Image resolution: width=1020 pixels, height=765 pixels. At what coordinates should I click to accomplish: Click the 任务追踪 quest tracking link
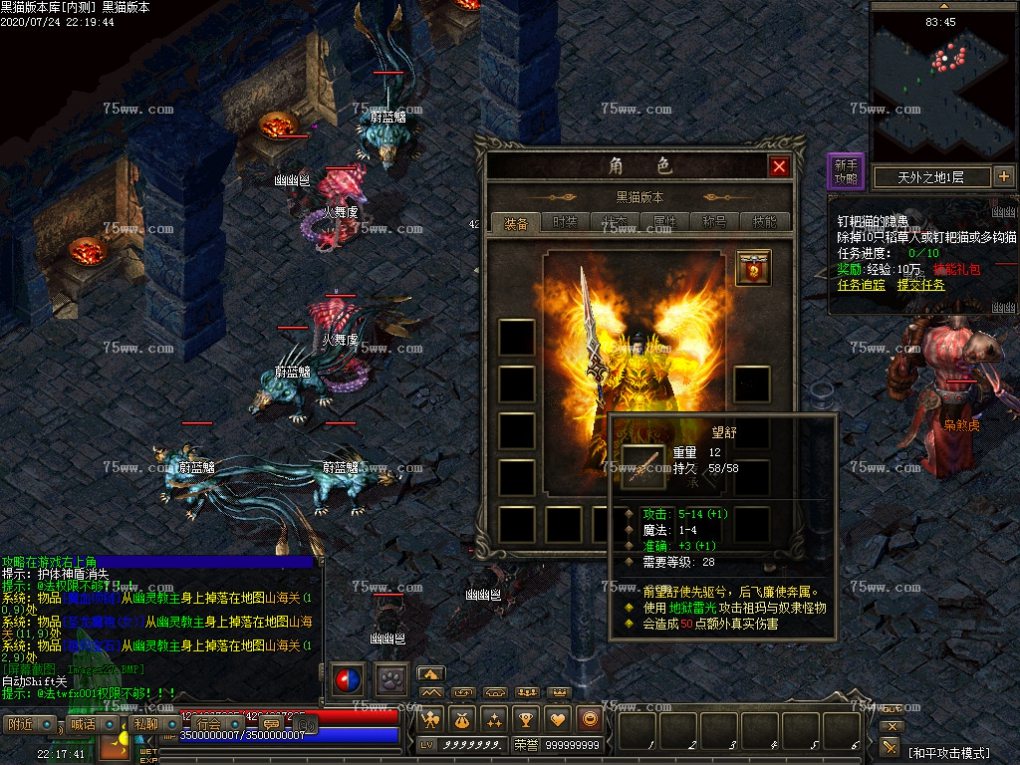click(x=861, y=285)
